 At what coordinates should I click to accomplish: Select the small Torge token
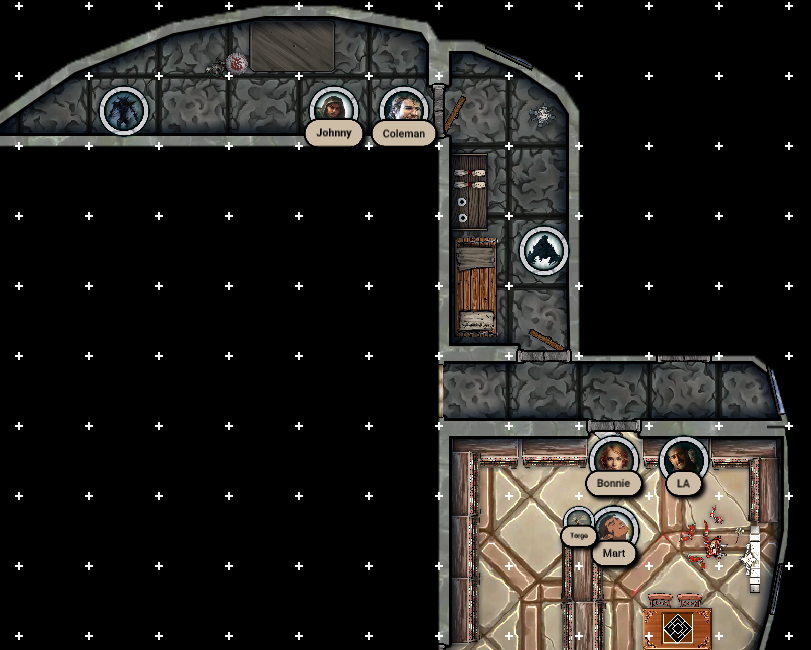[x=579, y=520]
